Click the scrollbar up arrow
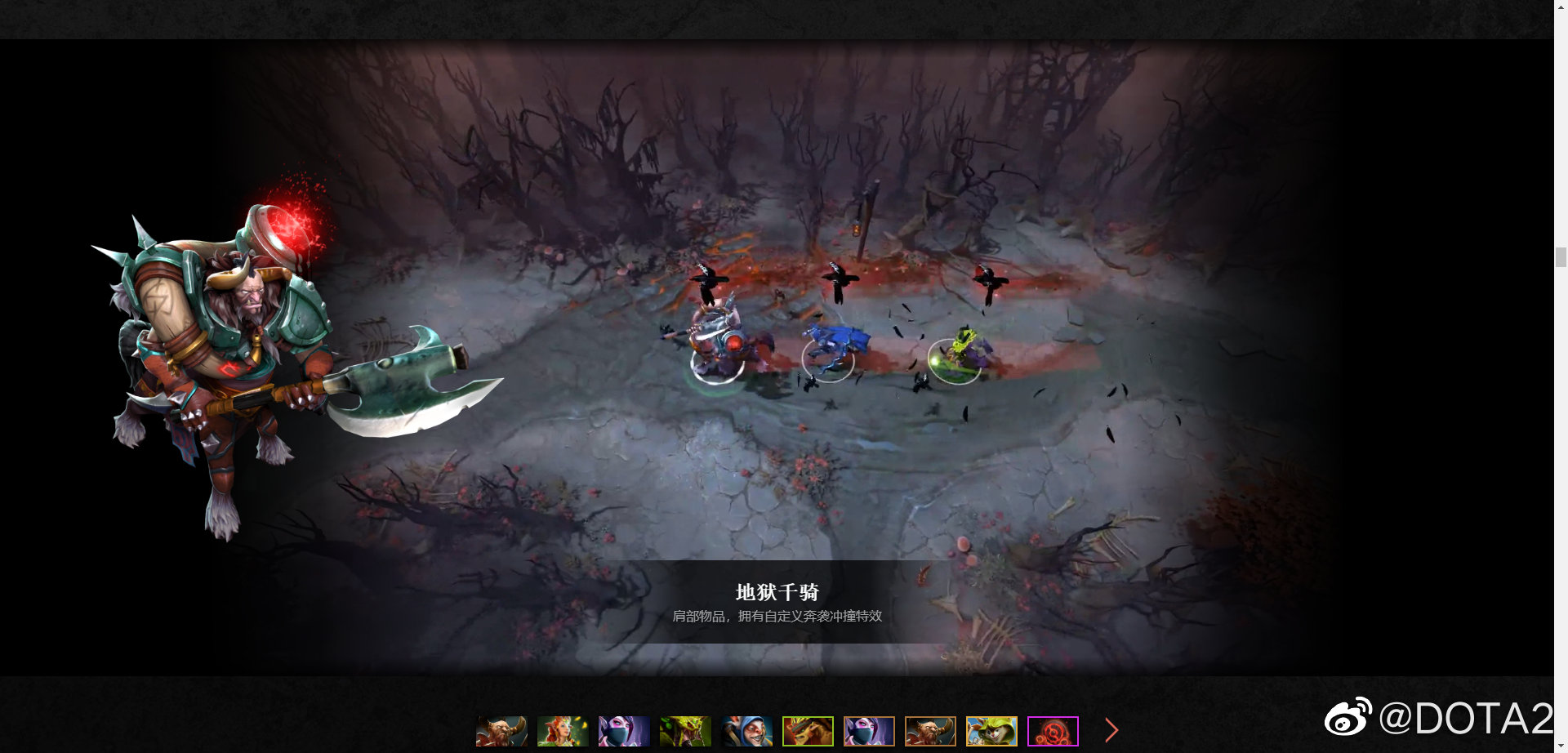Viewport: 1568px width, 753px height. [1562, 7]
